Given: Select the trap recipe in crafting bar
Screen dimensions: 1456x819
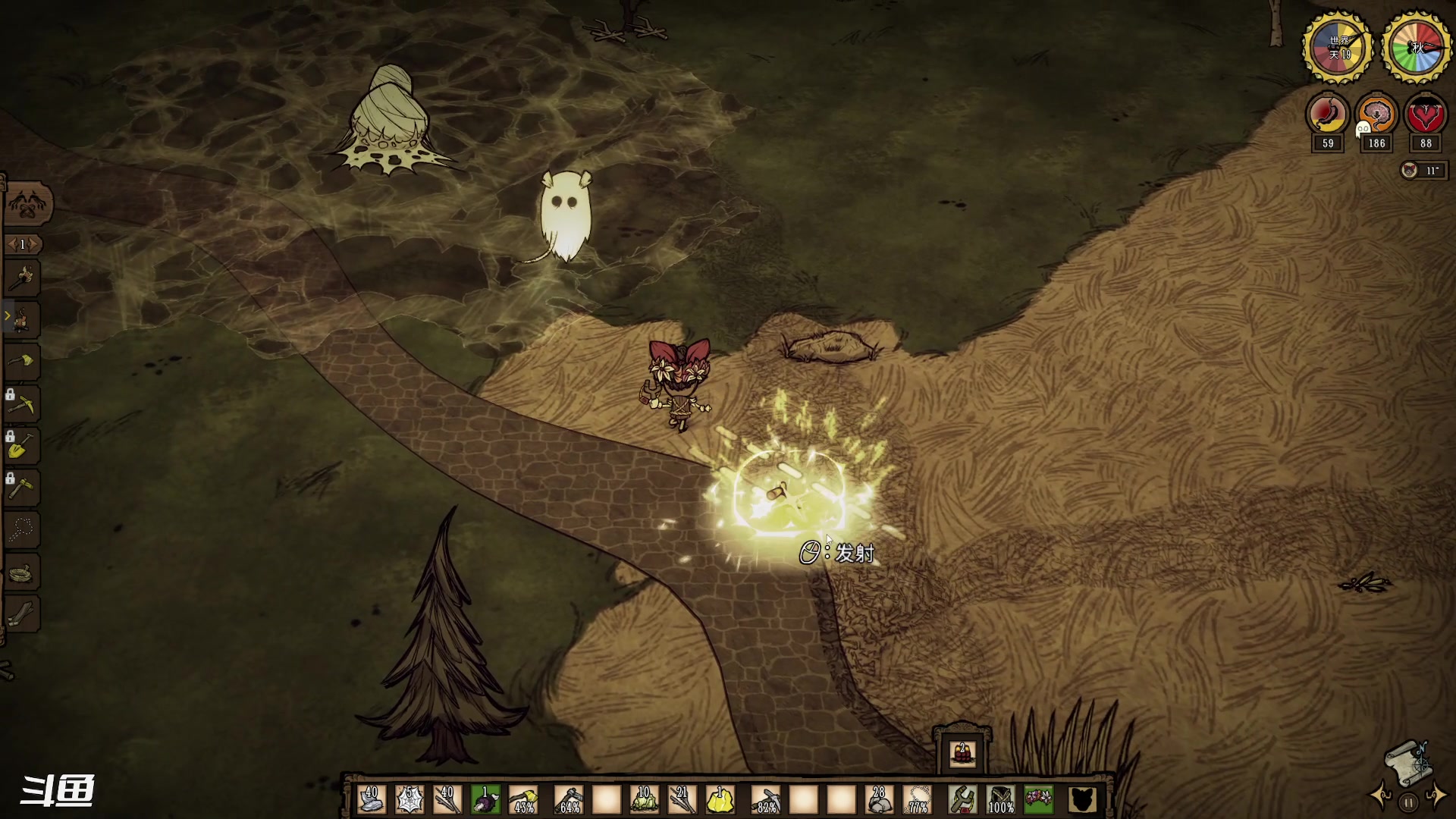Looking at the screenshot, I should click(23, 572).
